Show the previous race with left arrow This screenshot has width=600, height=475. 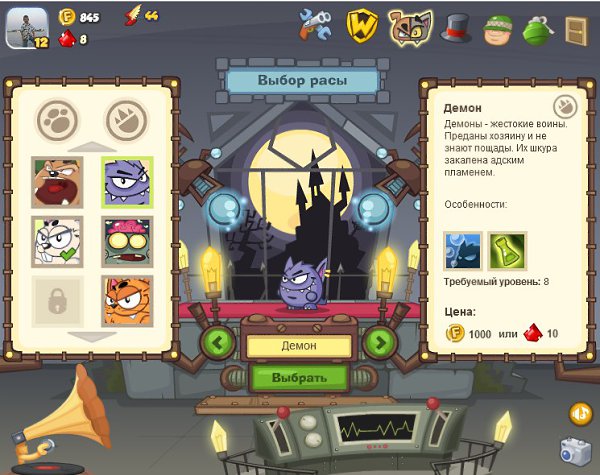[x=218, y=343]
